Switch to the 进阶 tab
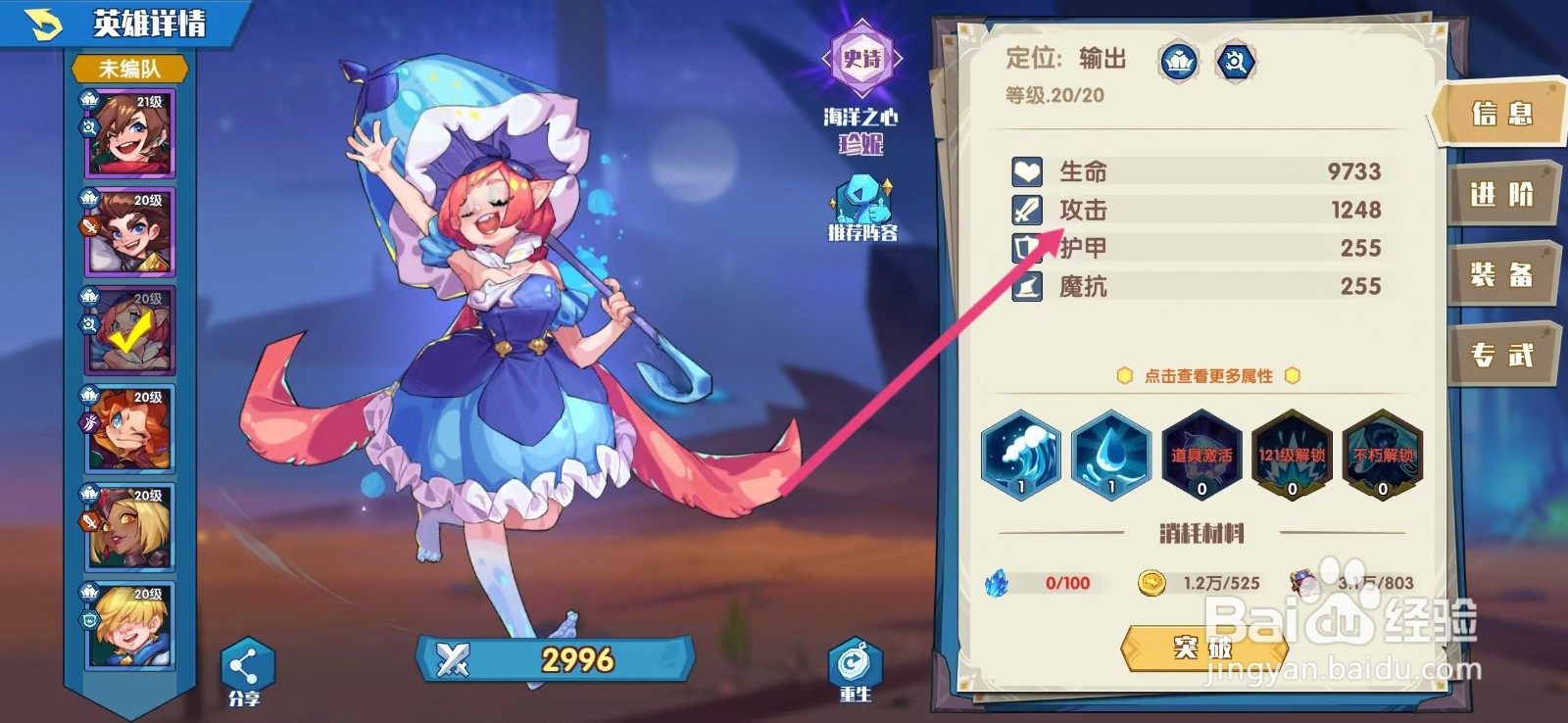Screen dimensions: 1568x723 tap(1504, 194)
